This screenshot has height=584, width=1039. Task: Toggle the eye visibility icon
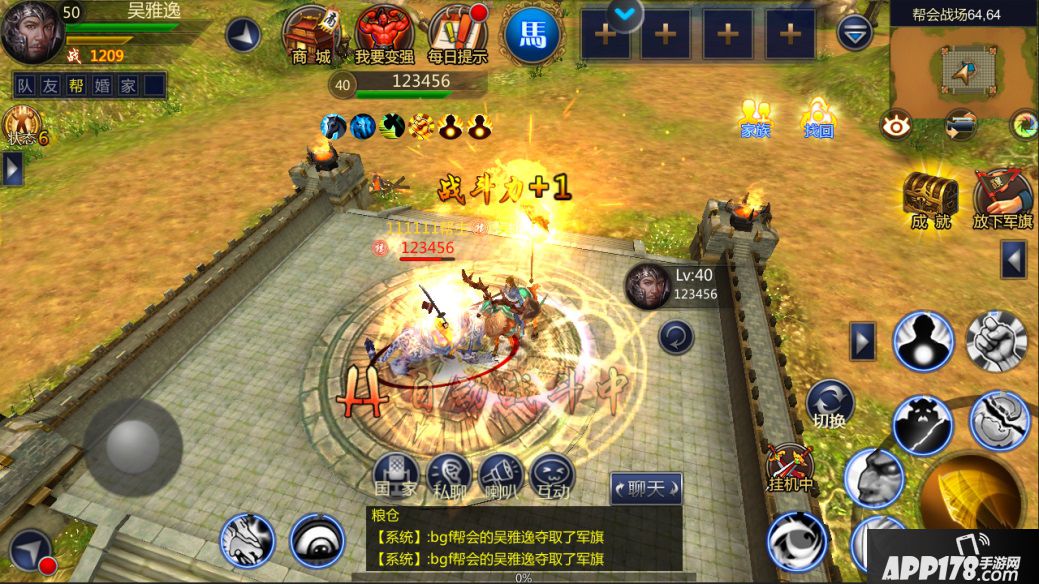(x=895, y=125)
